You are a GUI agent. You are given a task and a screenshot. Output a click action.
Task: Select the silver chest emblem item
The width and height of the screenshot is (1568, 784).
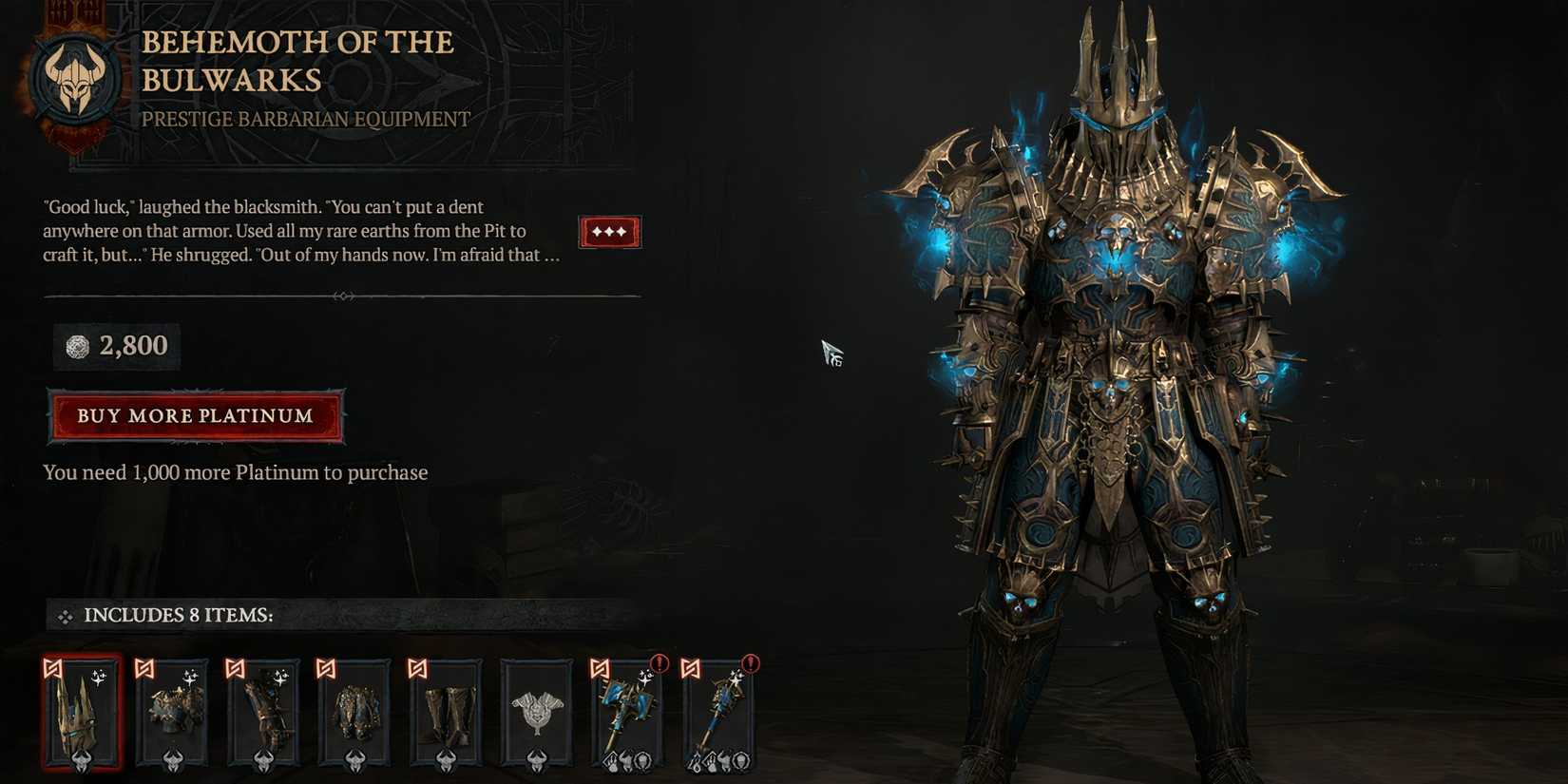click(537, 713)
